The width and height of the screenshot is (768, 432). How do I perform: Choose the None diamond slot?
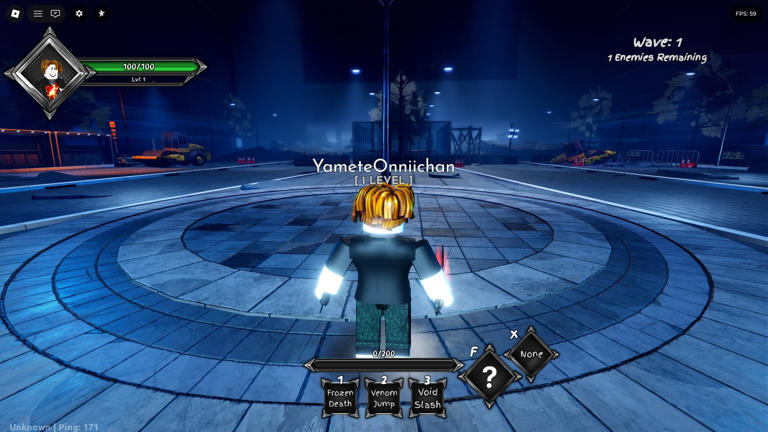(x=531, y=354)
